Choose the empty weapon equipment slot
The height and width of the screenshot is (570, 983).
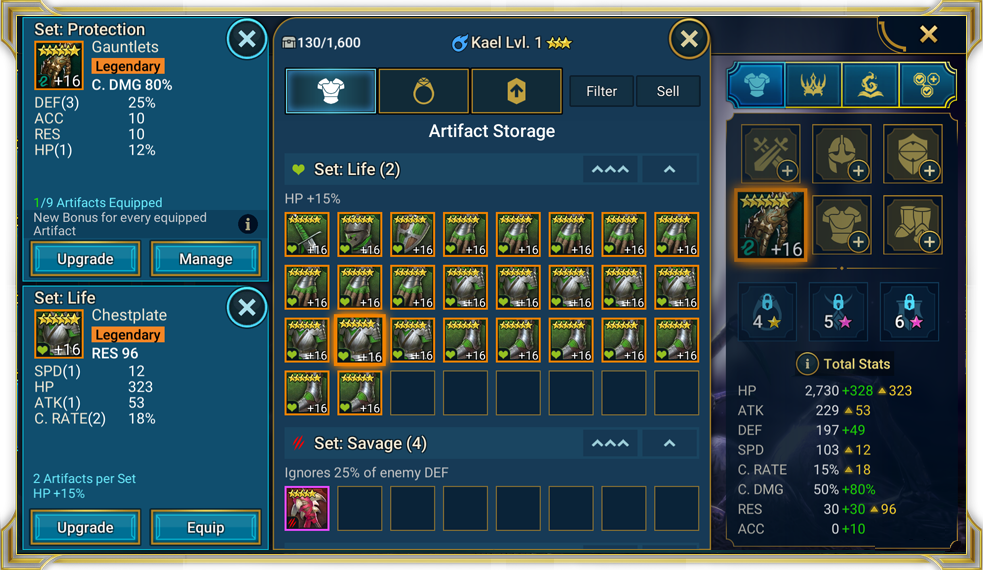pos(770,153)
